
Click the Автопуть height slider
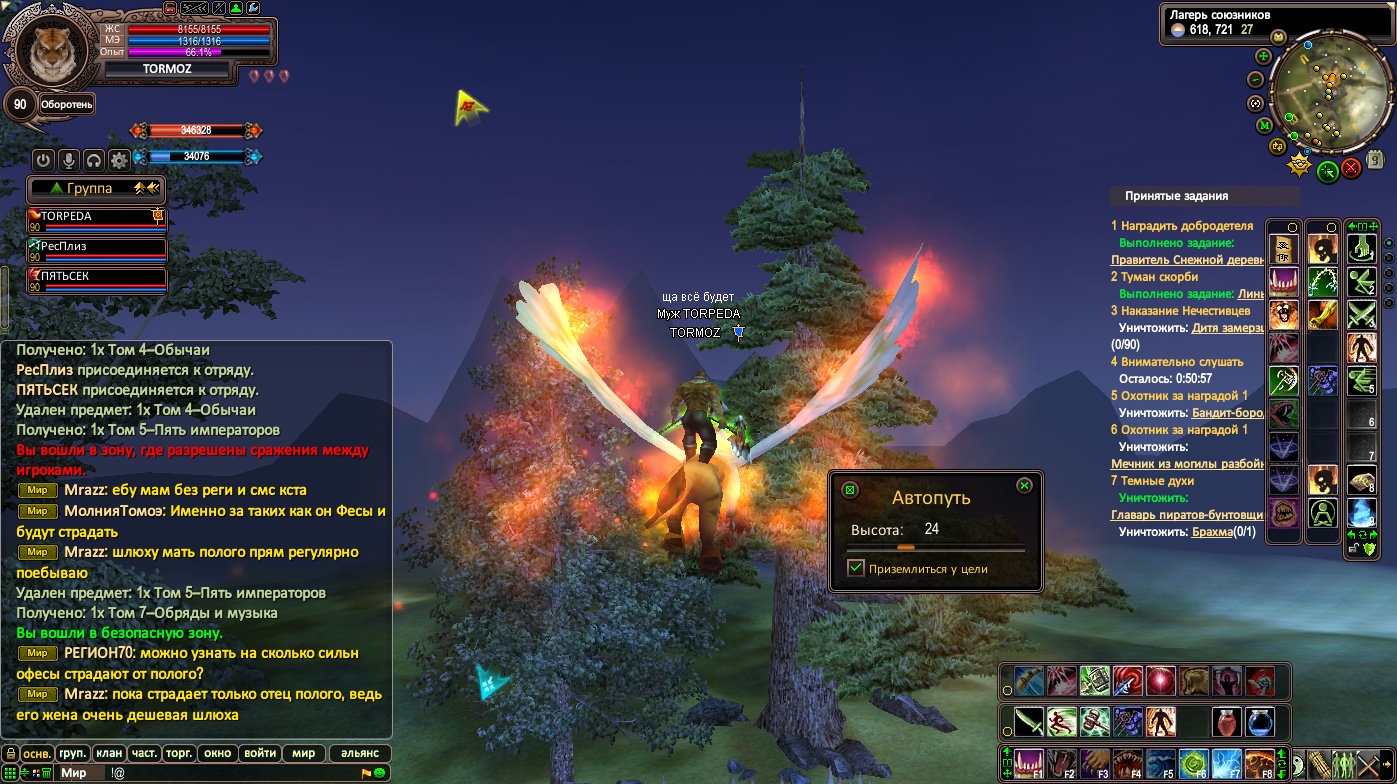click(935, 548)
